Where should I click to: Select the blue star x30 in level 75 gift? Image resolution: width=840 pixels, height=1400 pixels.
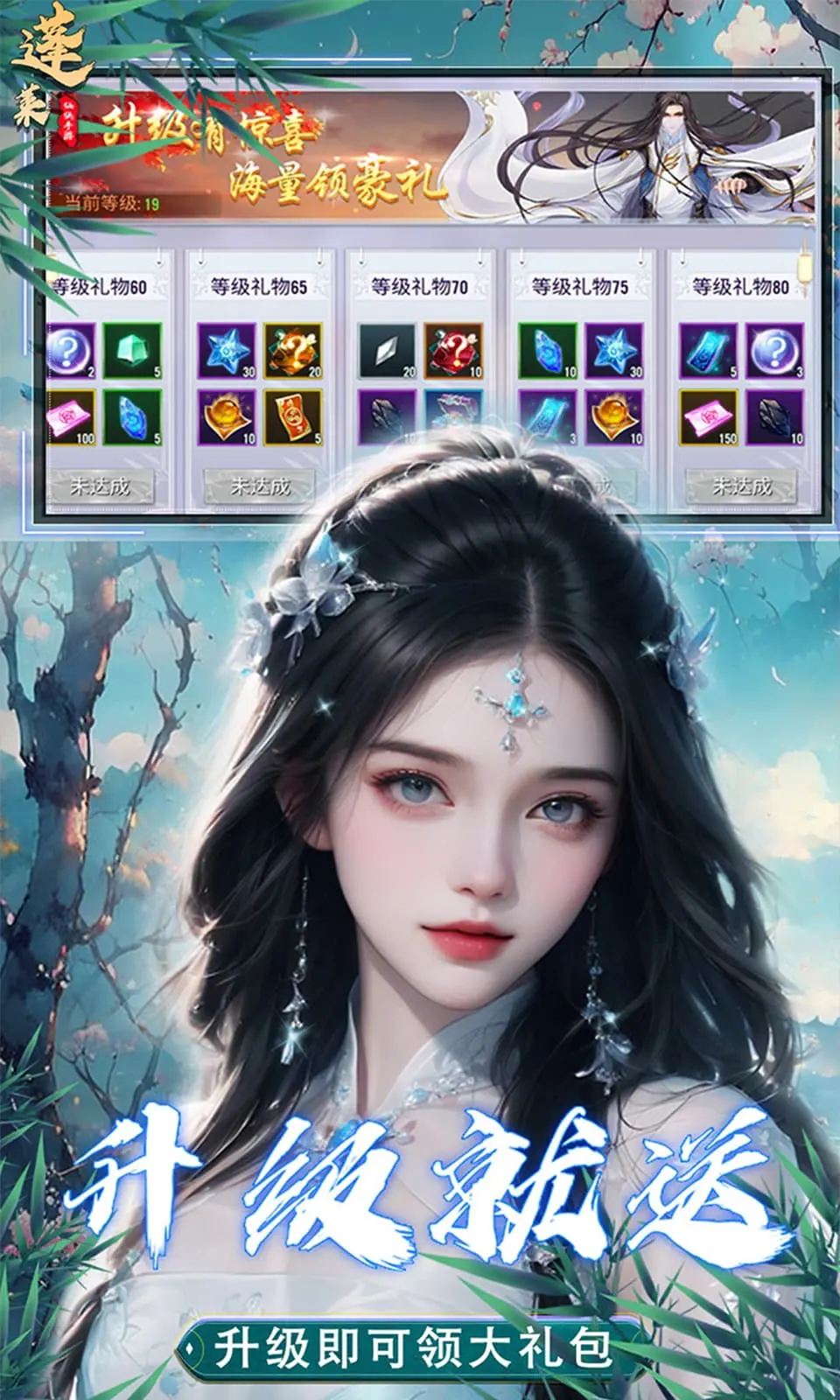614,350
